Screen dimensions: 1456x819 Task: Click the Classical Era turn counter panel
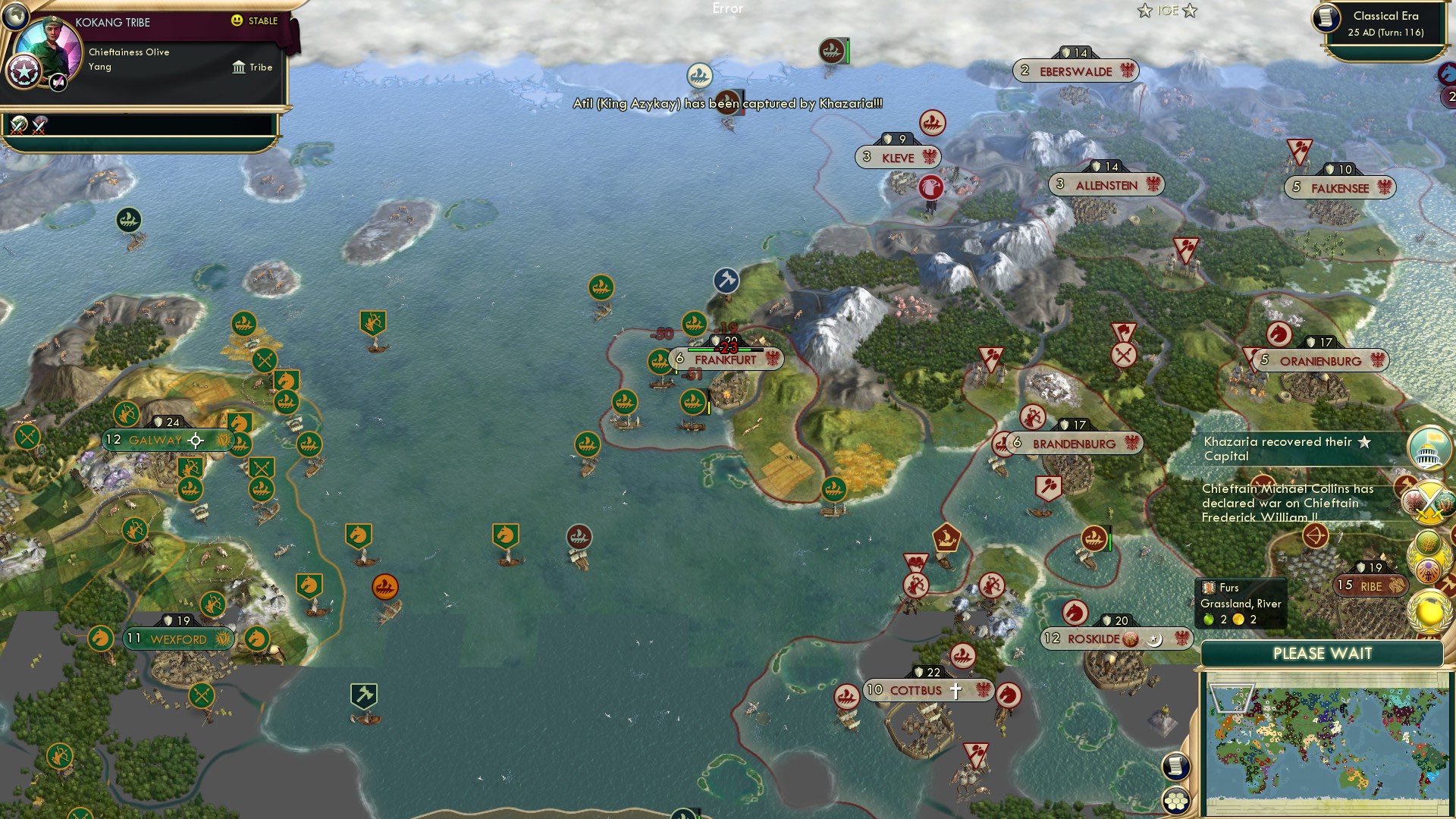[1390, 23]
